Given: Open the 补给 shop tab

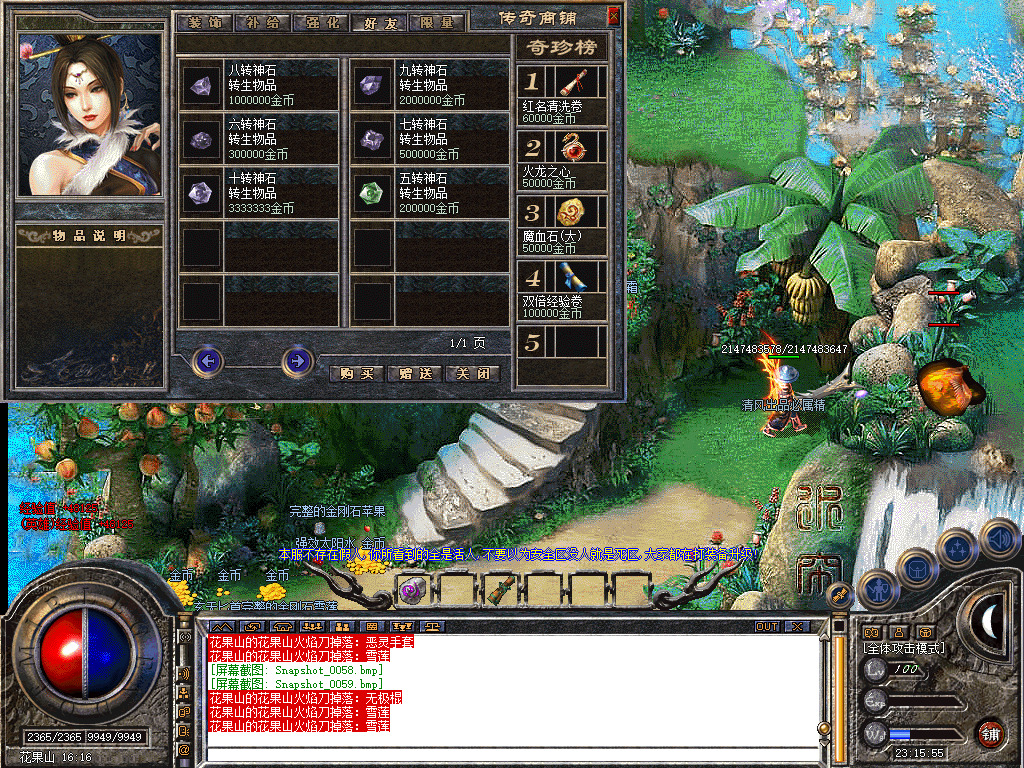Looking at the screenshot, I should tap(262, 22).
